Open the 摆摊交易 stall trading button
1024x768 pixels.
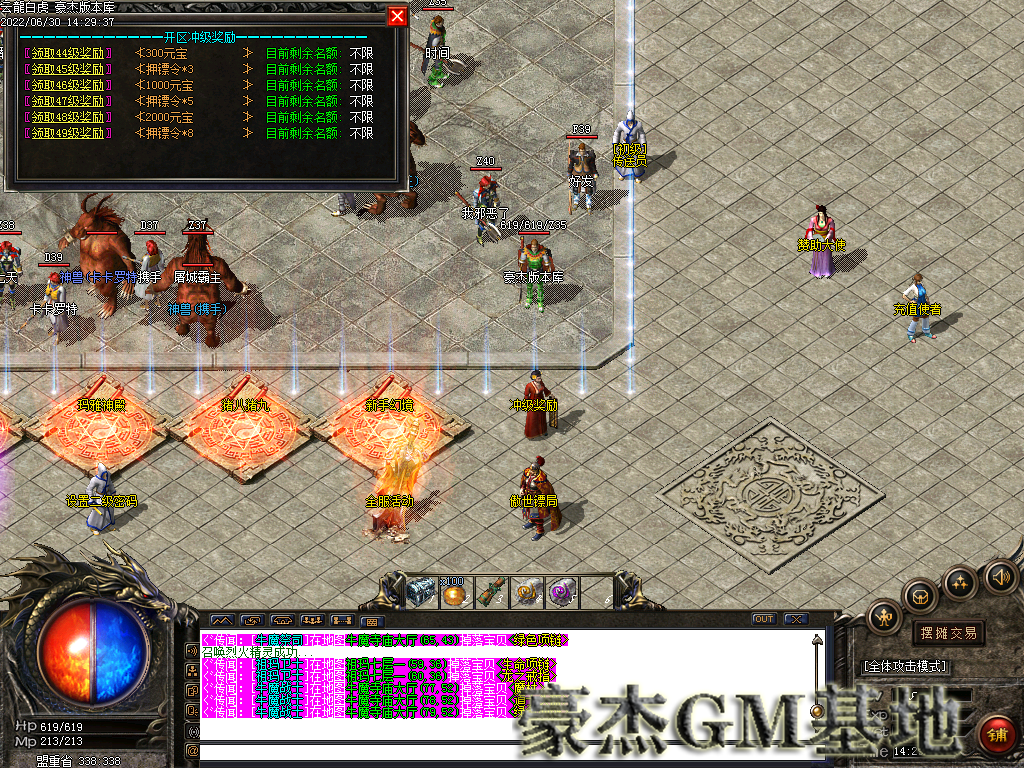pos(945,633)
